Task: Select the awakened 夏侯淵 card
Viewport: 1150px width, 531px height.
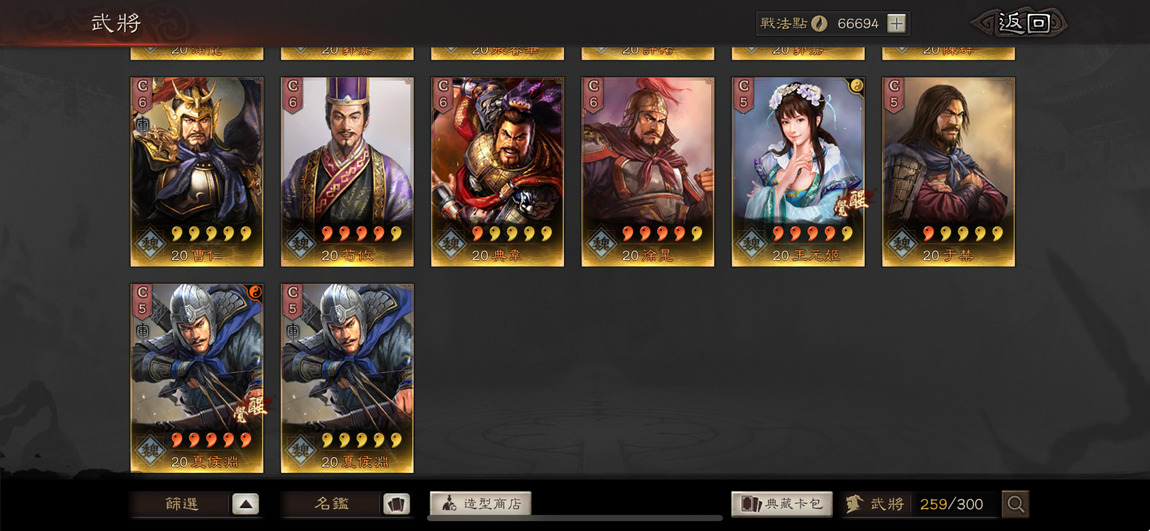Action: pyautogui.click(x=197, y=378)
